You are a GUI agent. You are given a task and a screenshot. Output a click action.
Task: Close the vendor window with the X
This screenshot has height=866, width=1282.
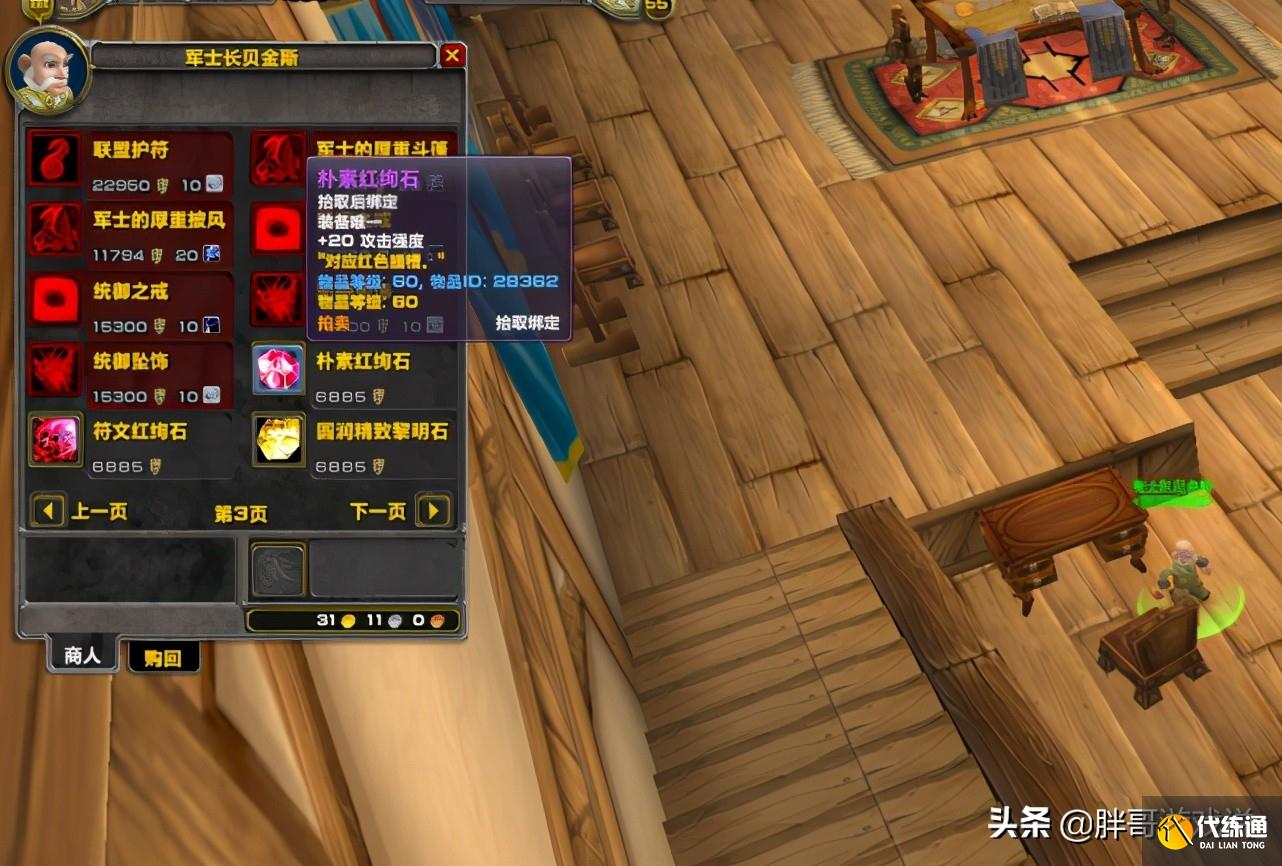452,55
